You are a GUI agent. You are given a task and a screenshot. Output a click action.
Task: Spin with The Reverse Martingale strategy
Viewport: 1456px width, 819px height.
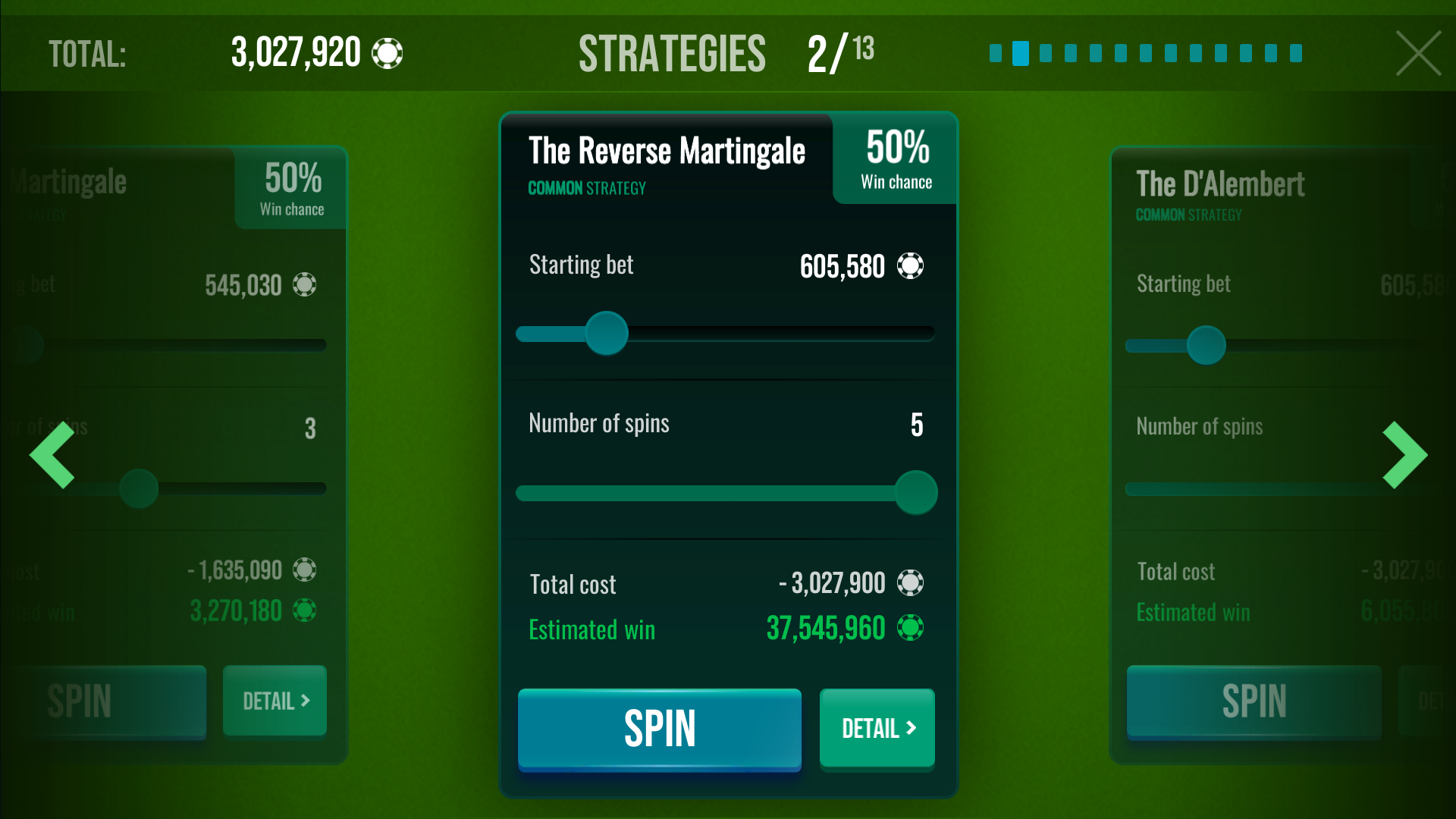[x=659, y=729]
